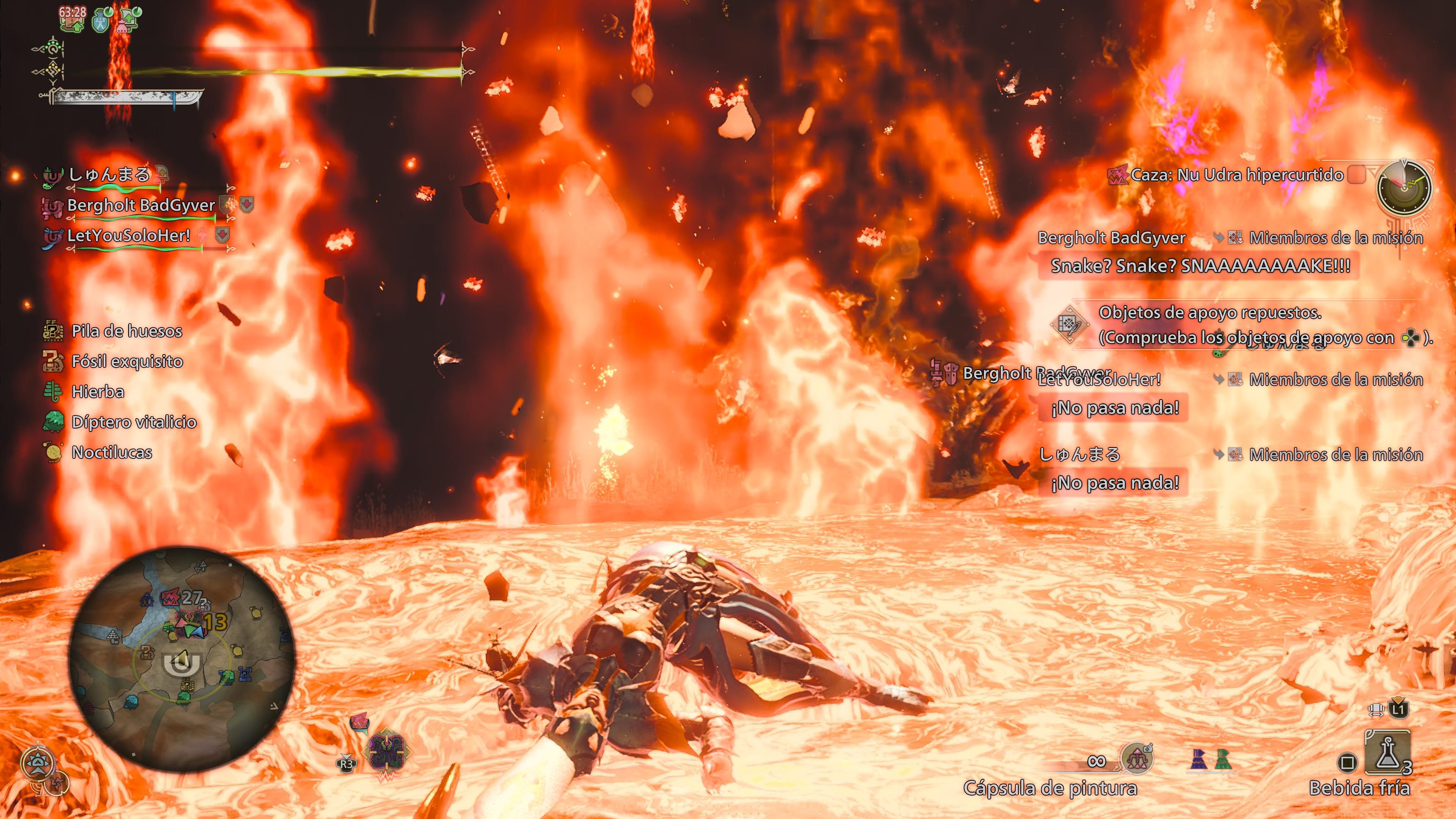
Task: Open the Nu Udra hipercurtido quest tracker
Action: click(1236, 175)
